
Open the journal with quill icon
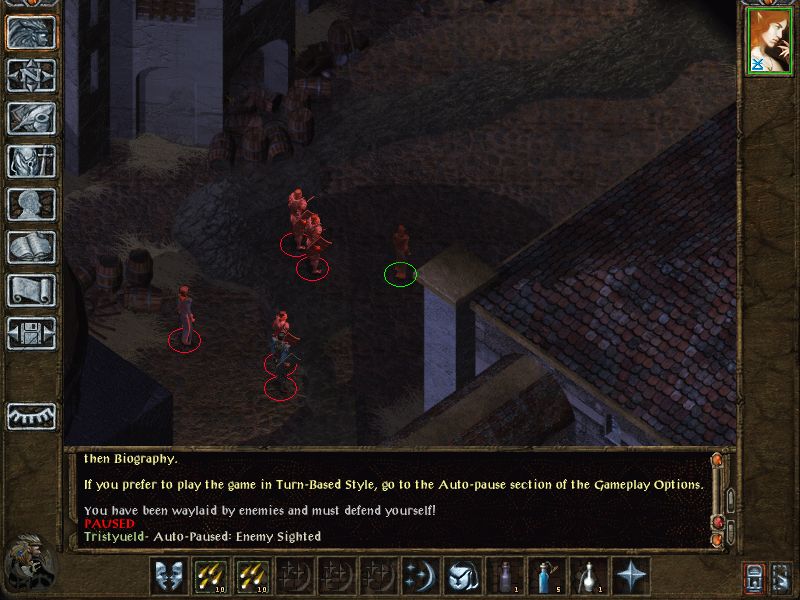click(31, 118)
